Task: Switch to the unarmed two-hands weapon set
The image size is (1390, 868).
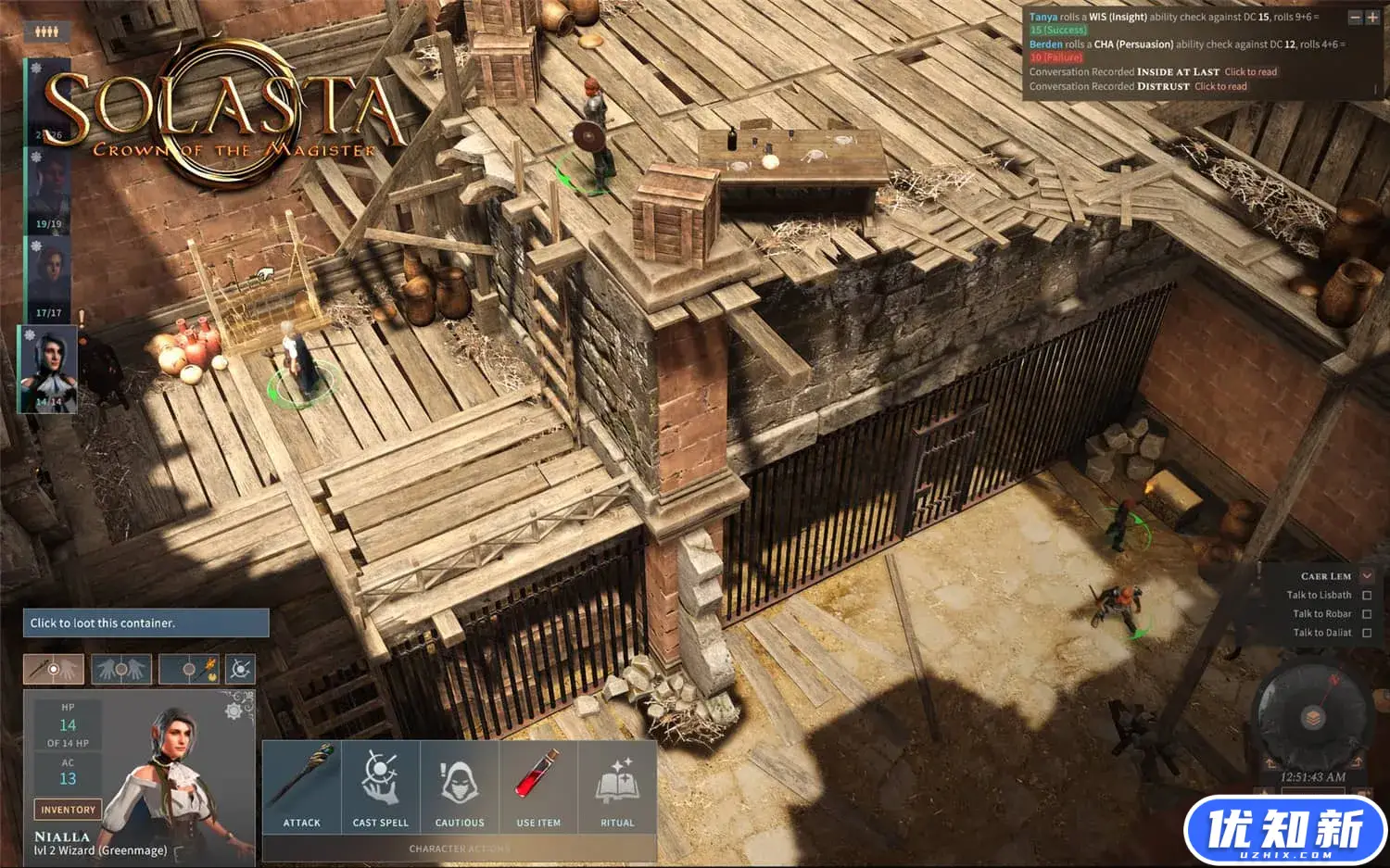Action: click(121, 668)
